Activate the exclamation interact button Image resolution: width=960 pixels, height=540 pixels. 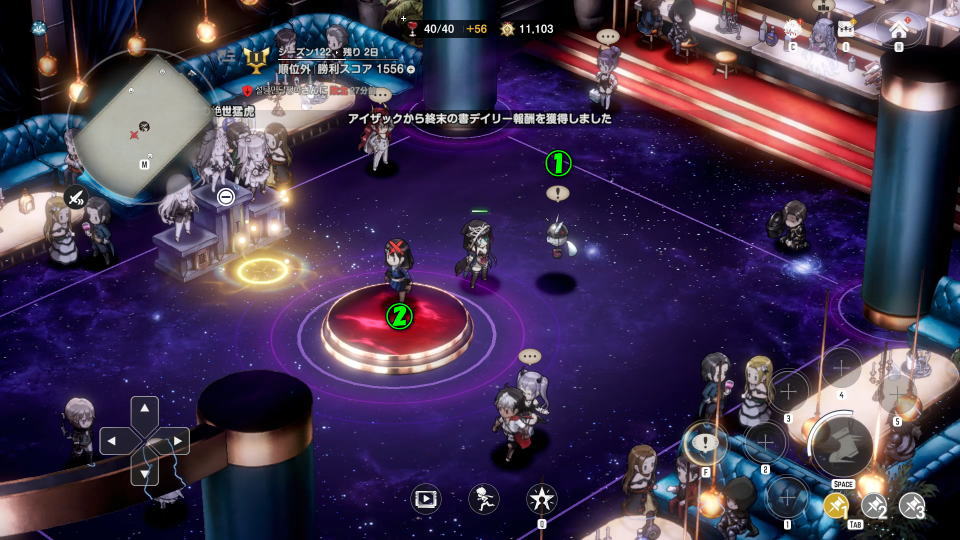tap(707, 444)
